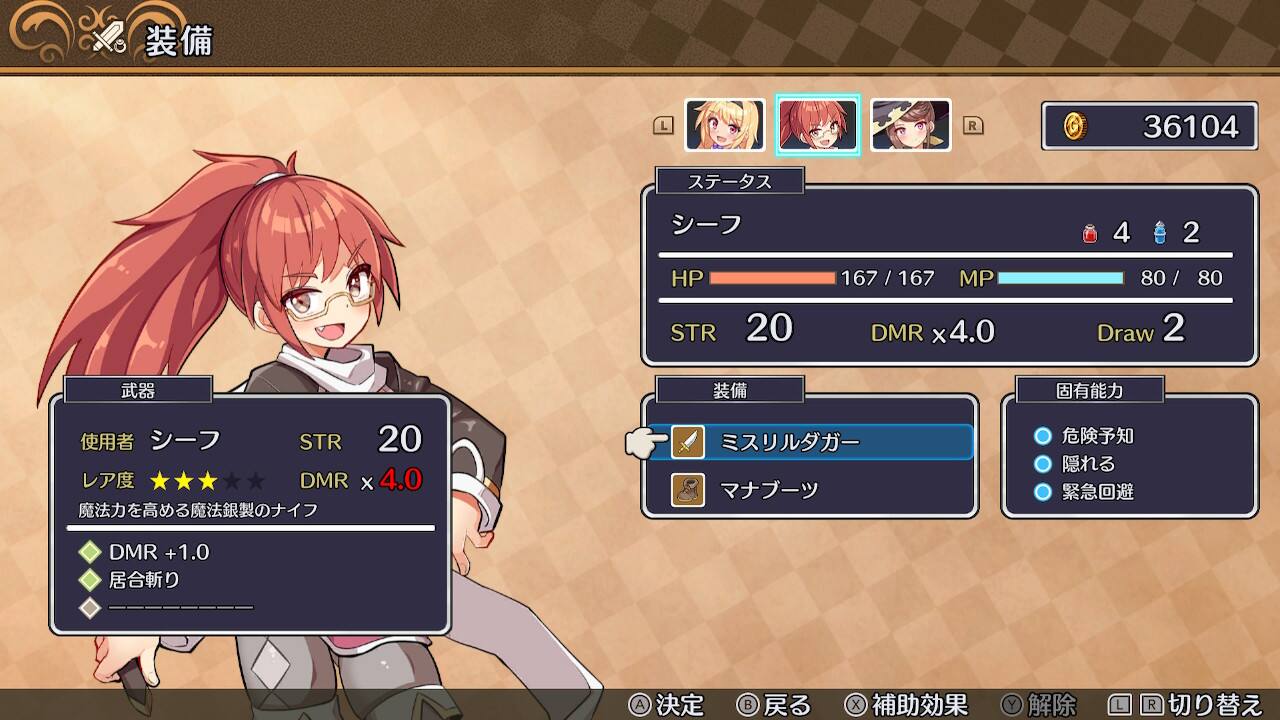Screen dimensions: 1280x720
Task: Select the ミスリルダガー equipment slot
Action: 820,442
